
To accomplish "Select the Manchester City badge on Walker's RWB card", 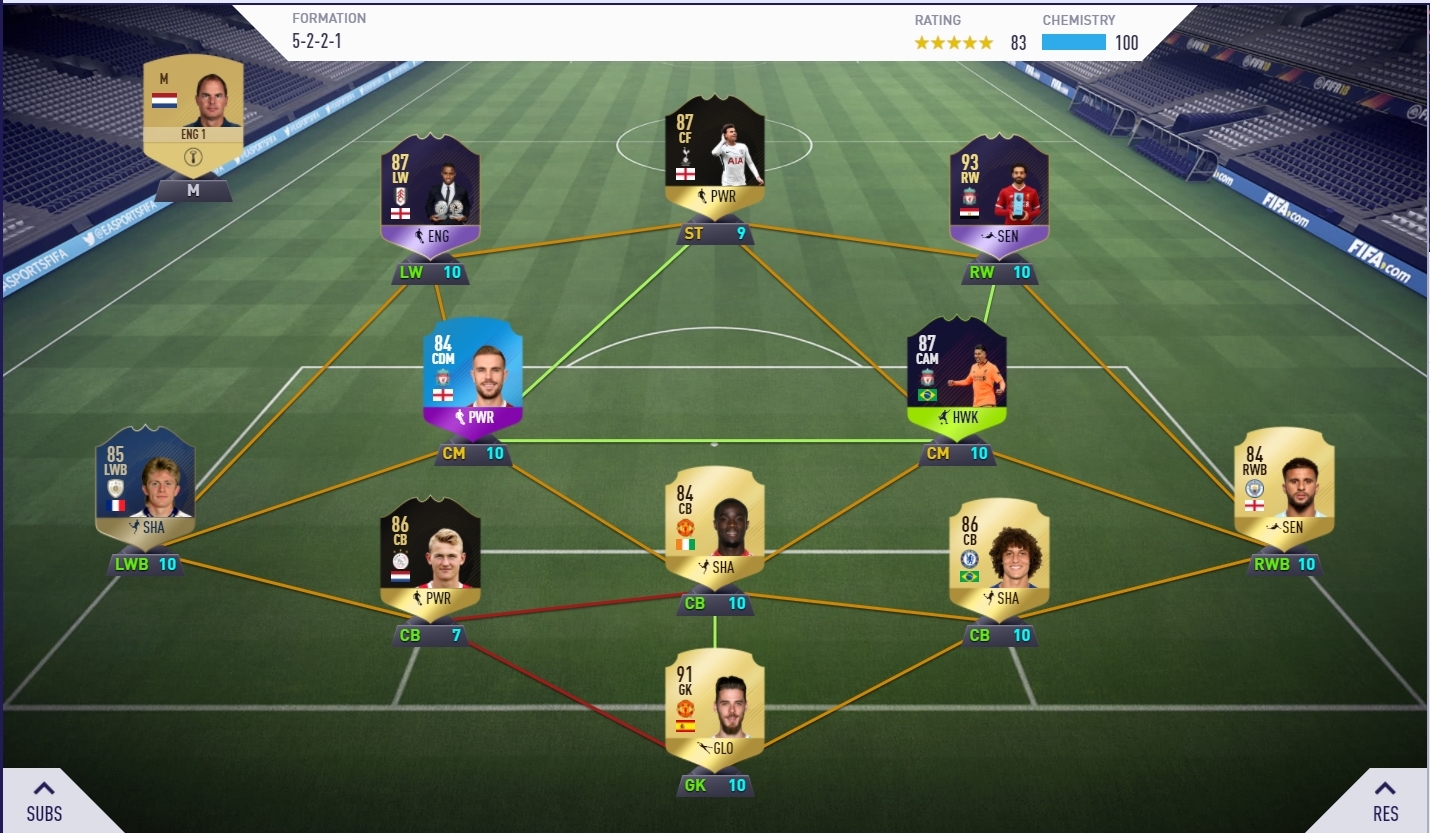I will click(x=1254, y=488).
